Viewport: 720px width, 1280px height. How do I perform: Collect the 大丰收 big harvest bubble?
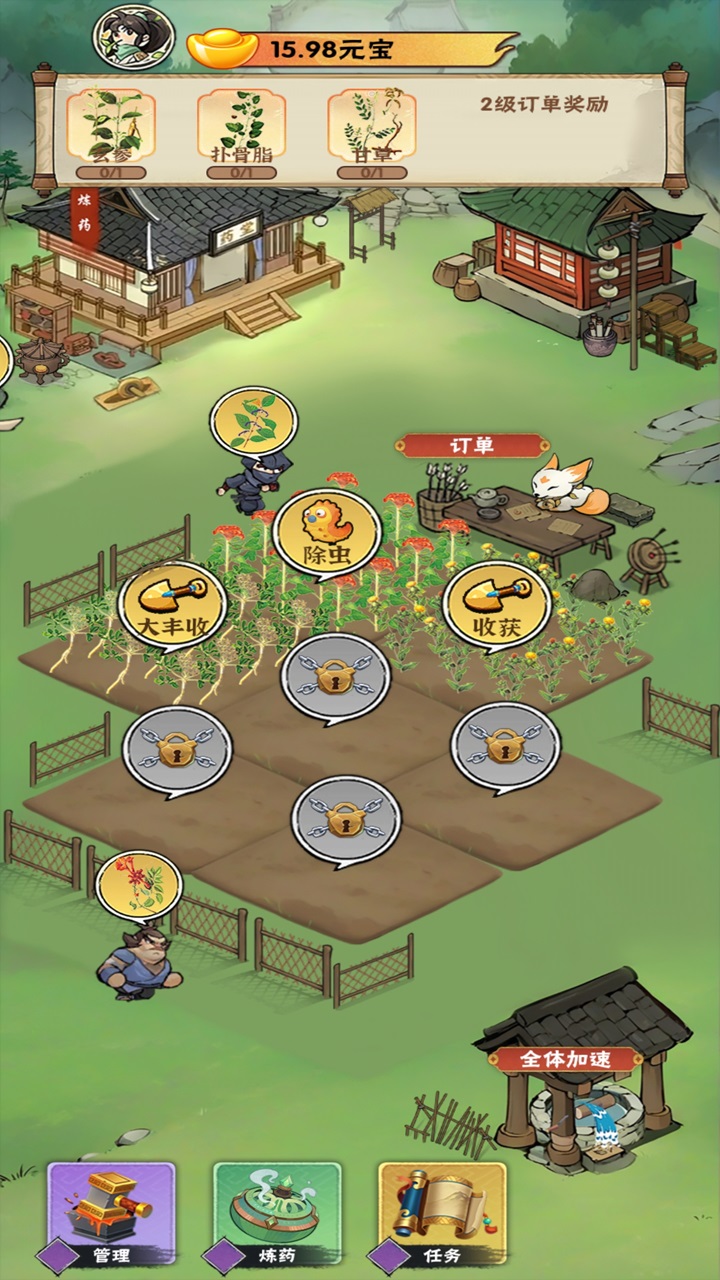[x=172, y=606]
